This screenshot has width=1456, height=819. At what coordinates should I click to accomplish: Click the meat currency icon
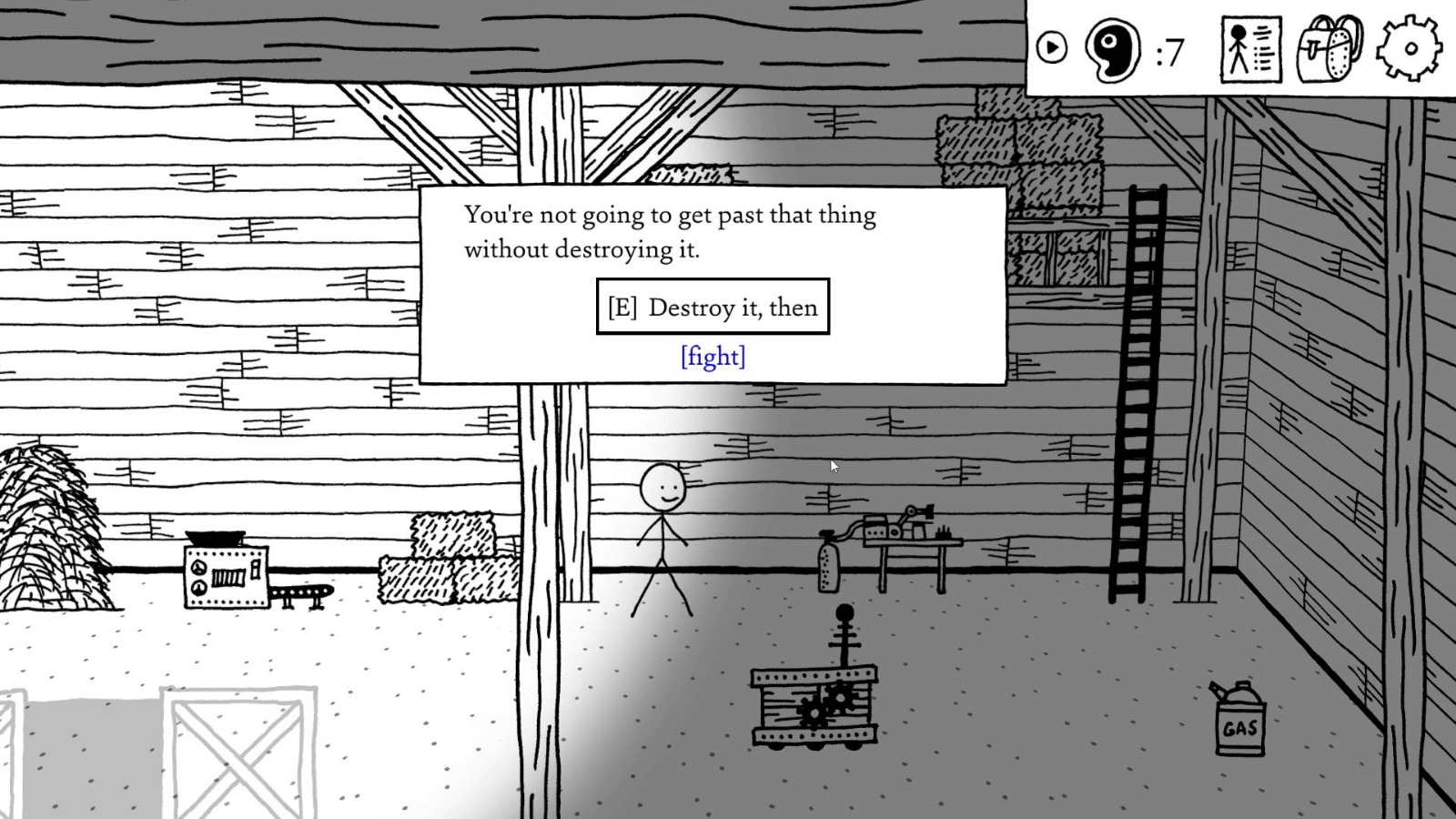pyautogui.click(x=1112, y=51)
